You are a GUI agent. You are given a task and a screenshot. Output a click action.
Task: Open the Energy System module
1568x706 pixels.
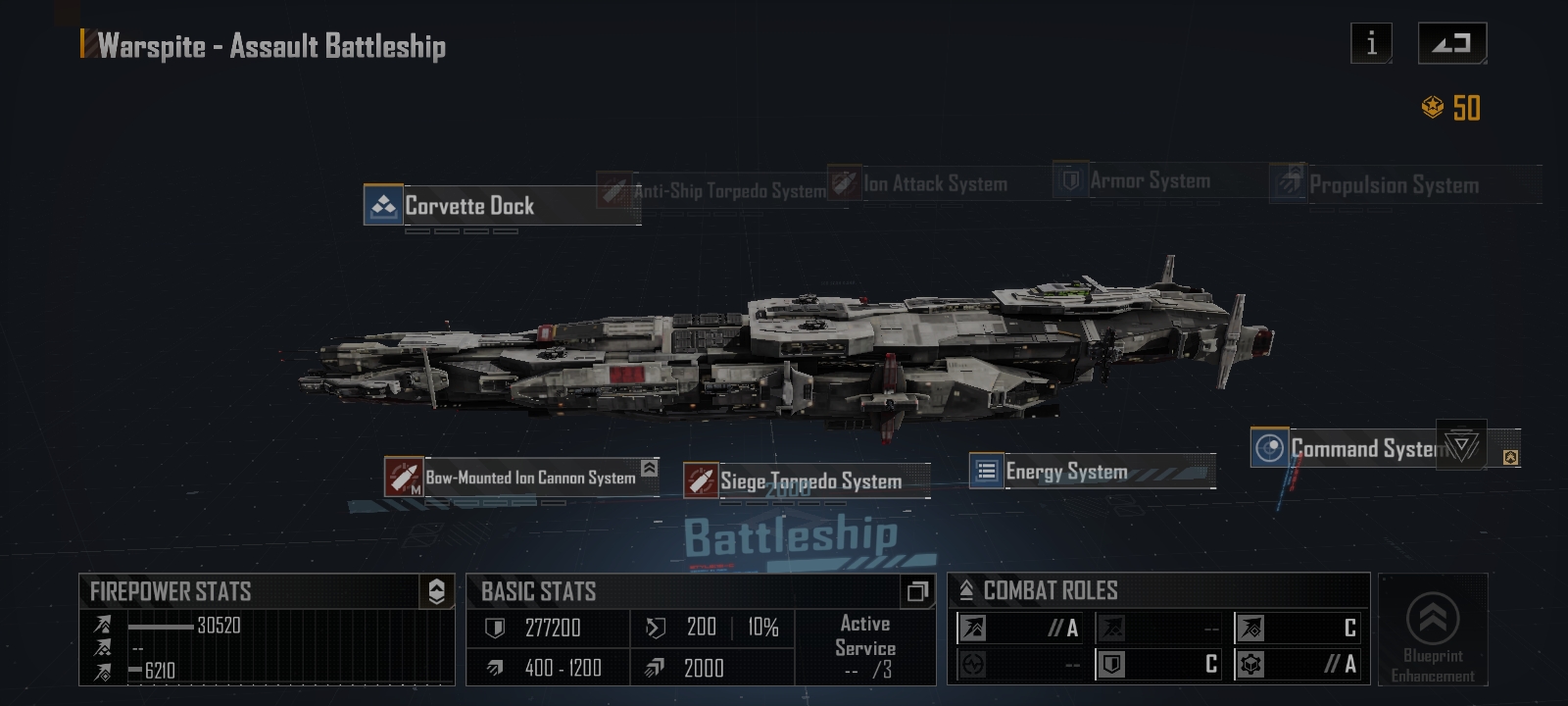pyautogui.click(x=1065, y=472)
